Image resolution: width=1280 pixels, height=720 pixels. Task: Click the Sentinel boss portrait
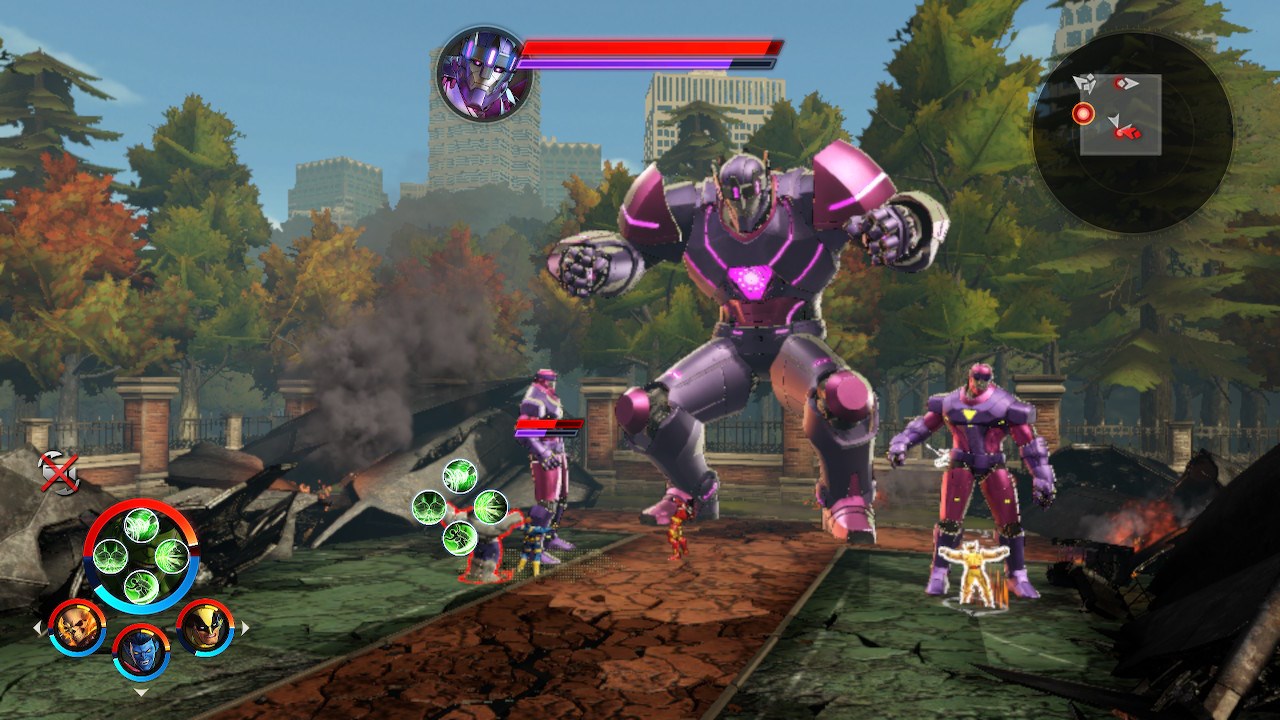click(x=484, y=74)
